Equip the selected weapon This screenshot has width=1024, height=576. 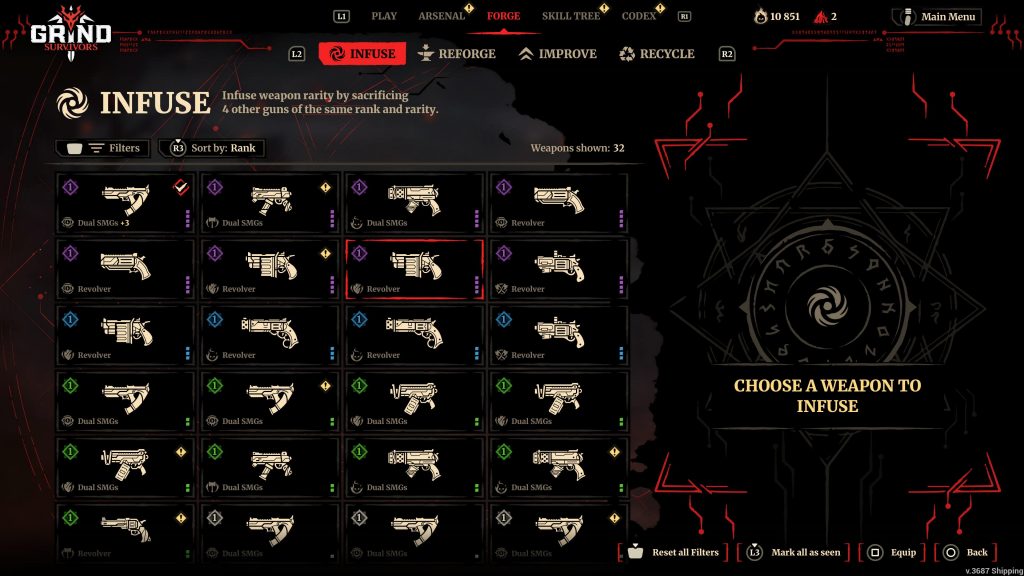click(893, 552)
